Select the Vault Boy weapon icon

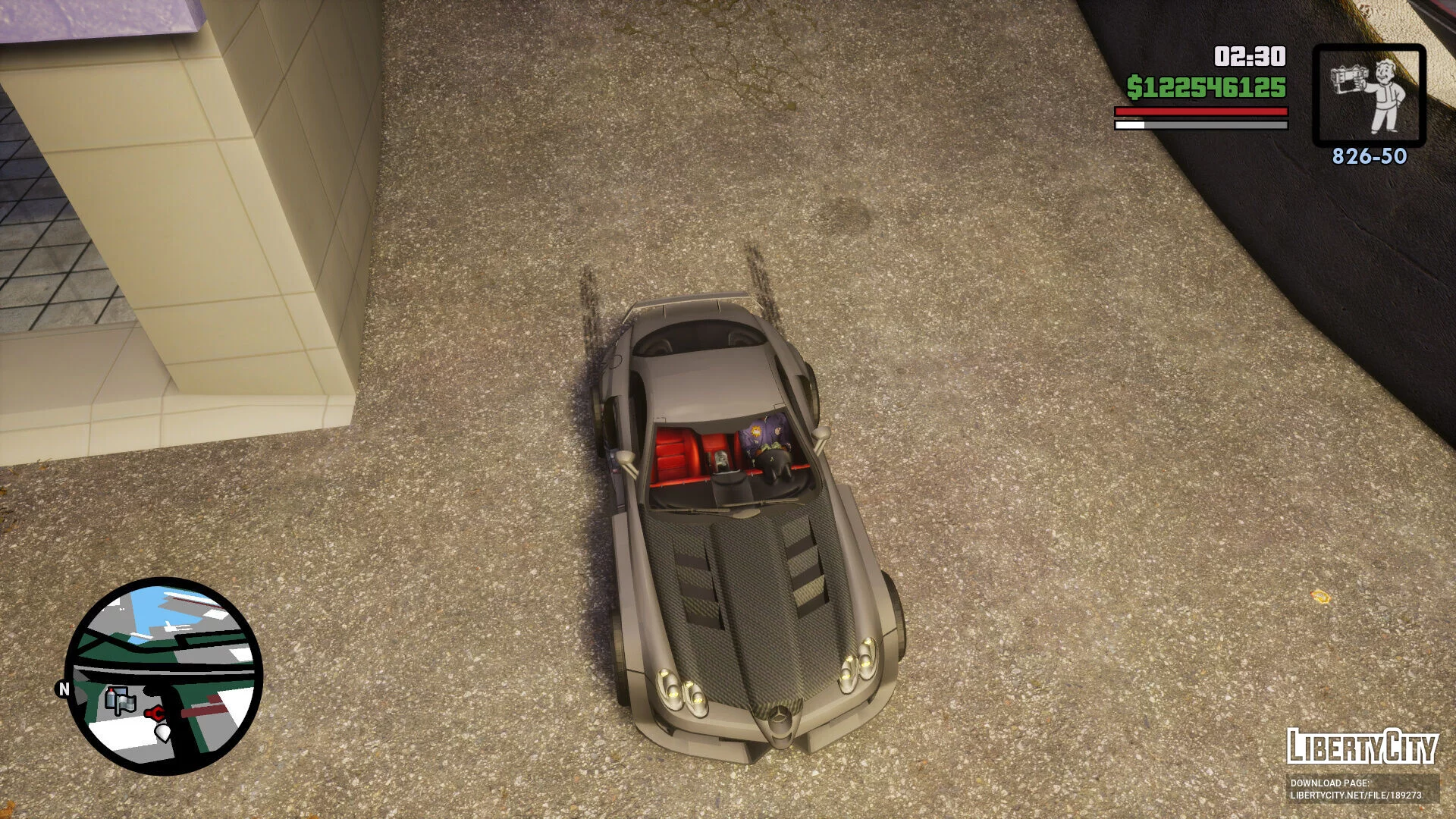pos(1369,96)
